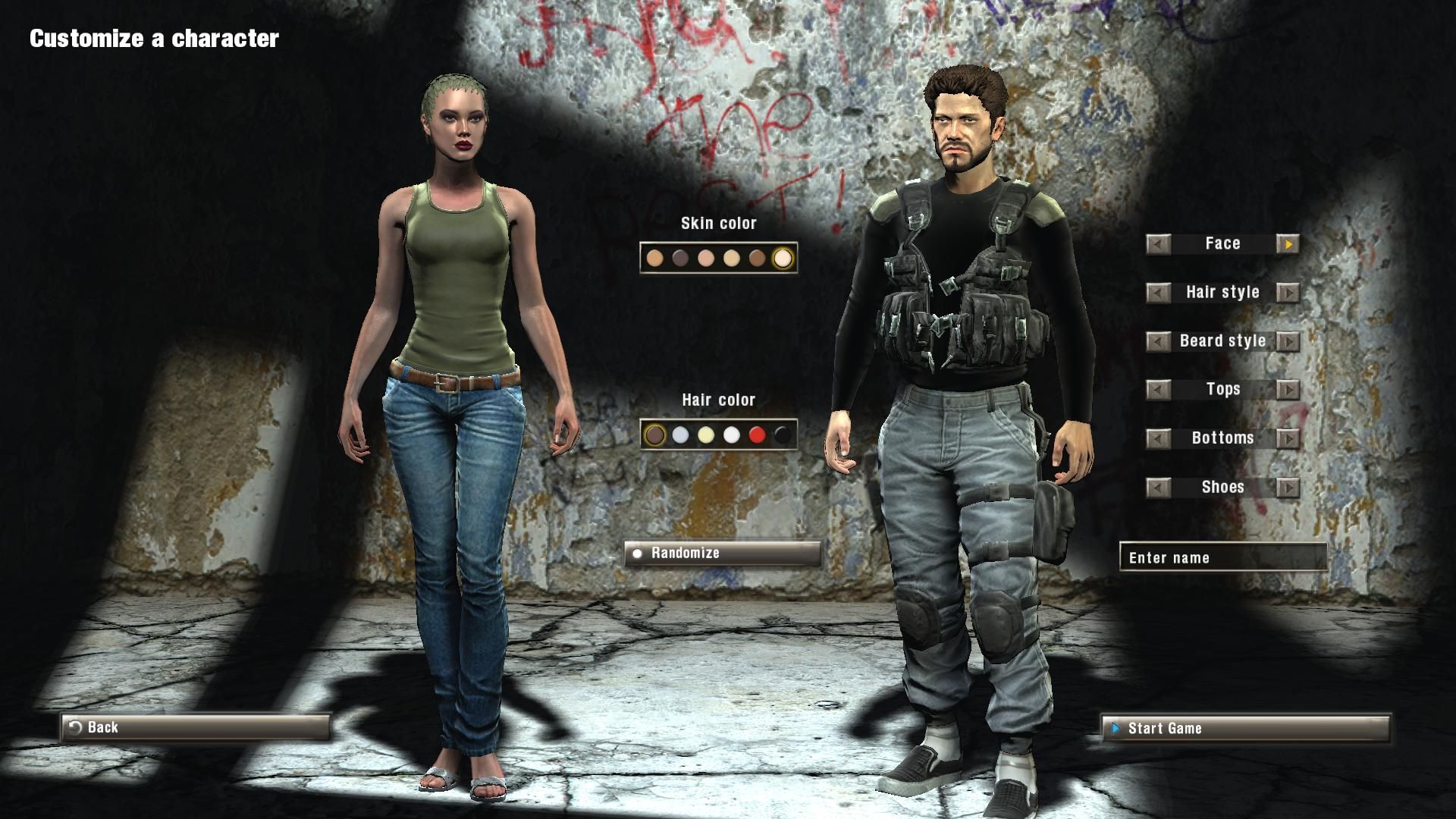Choose the black hair color swatch
The width and height of the screenshot is (1456, 819).
tap(783, 435)
